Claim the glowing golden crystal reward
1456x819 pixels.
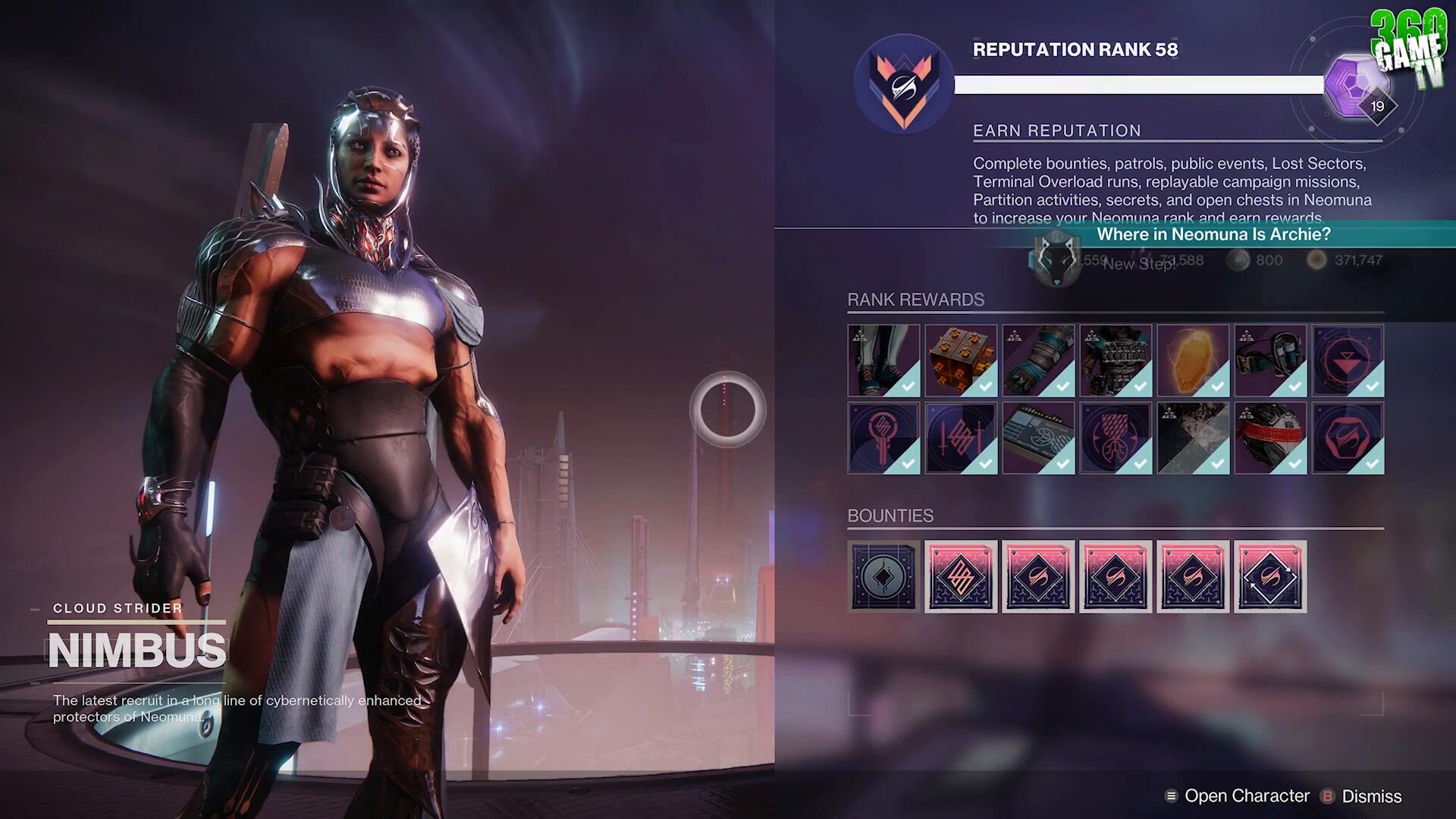click(1193, 361)
